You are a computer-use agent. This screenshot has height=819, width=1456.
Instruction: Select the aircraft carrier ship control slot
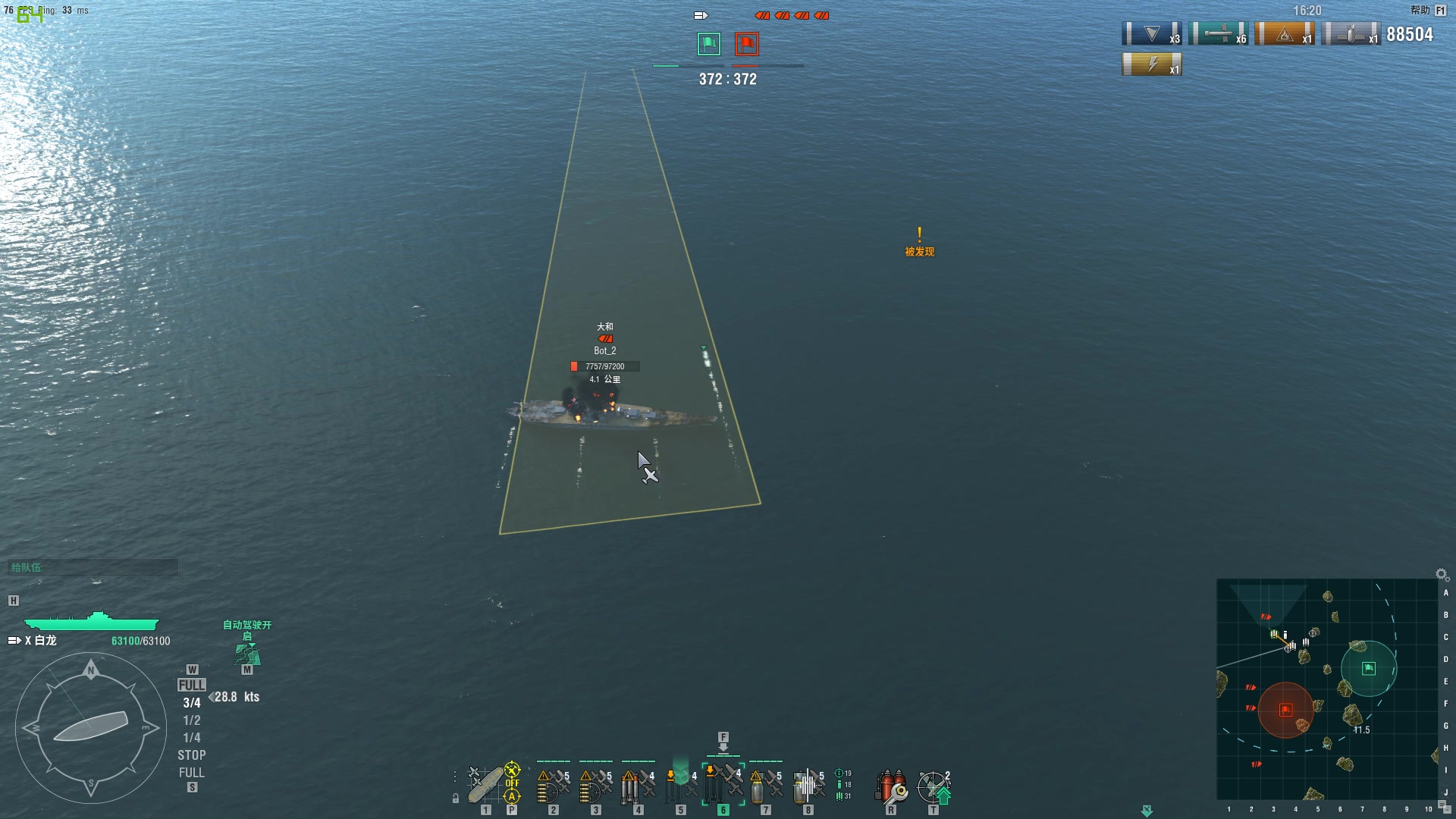click(484, 786)
